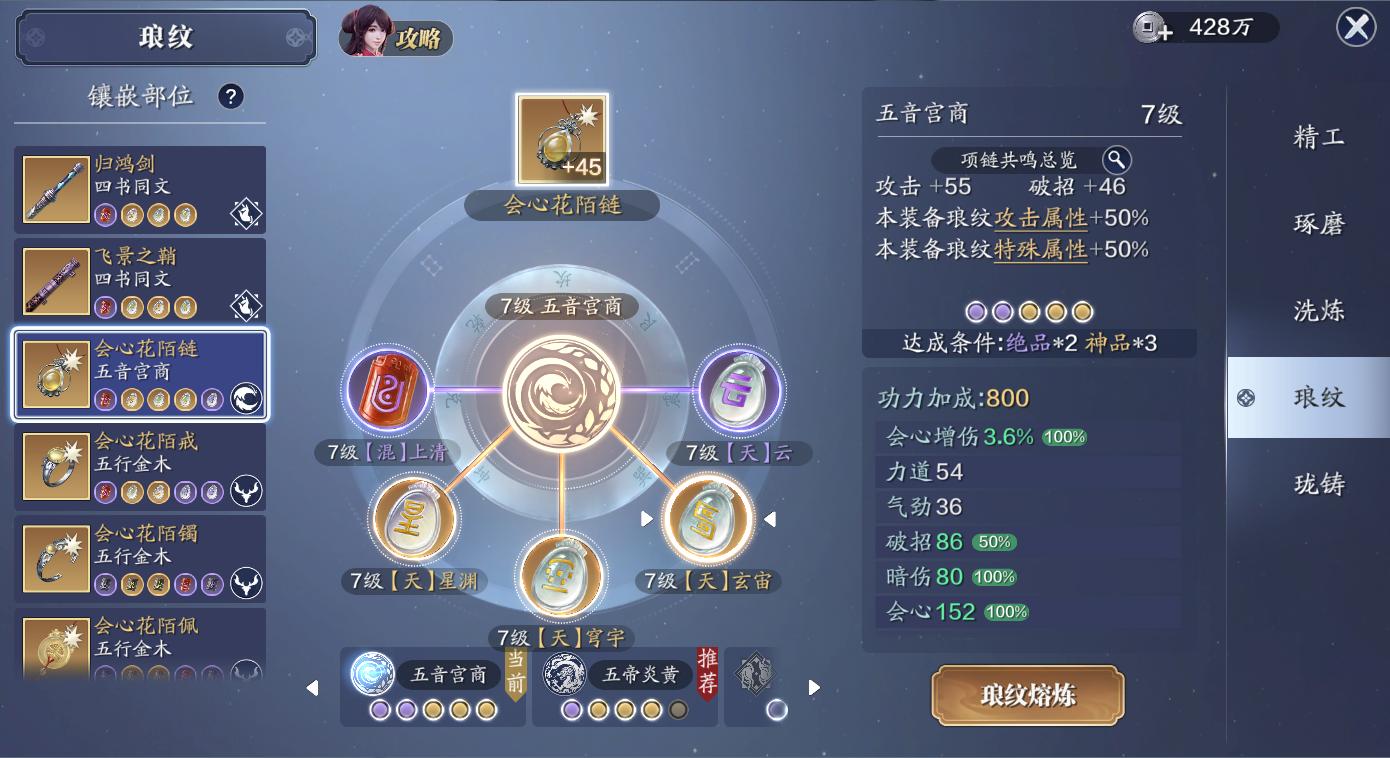Click the 归鸿剑 weapon entry icon
Image resolution: width=1390 pixels, height=758 pixels.
click(x=56, y=187)
